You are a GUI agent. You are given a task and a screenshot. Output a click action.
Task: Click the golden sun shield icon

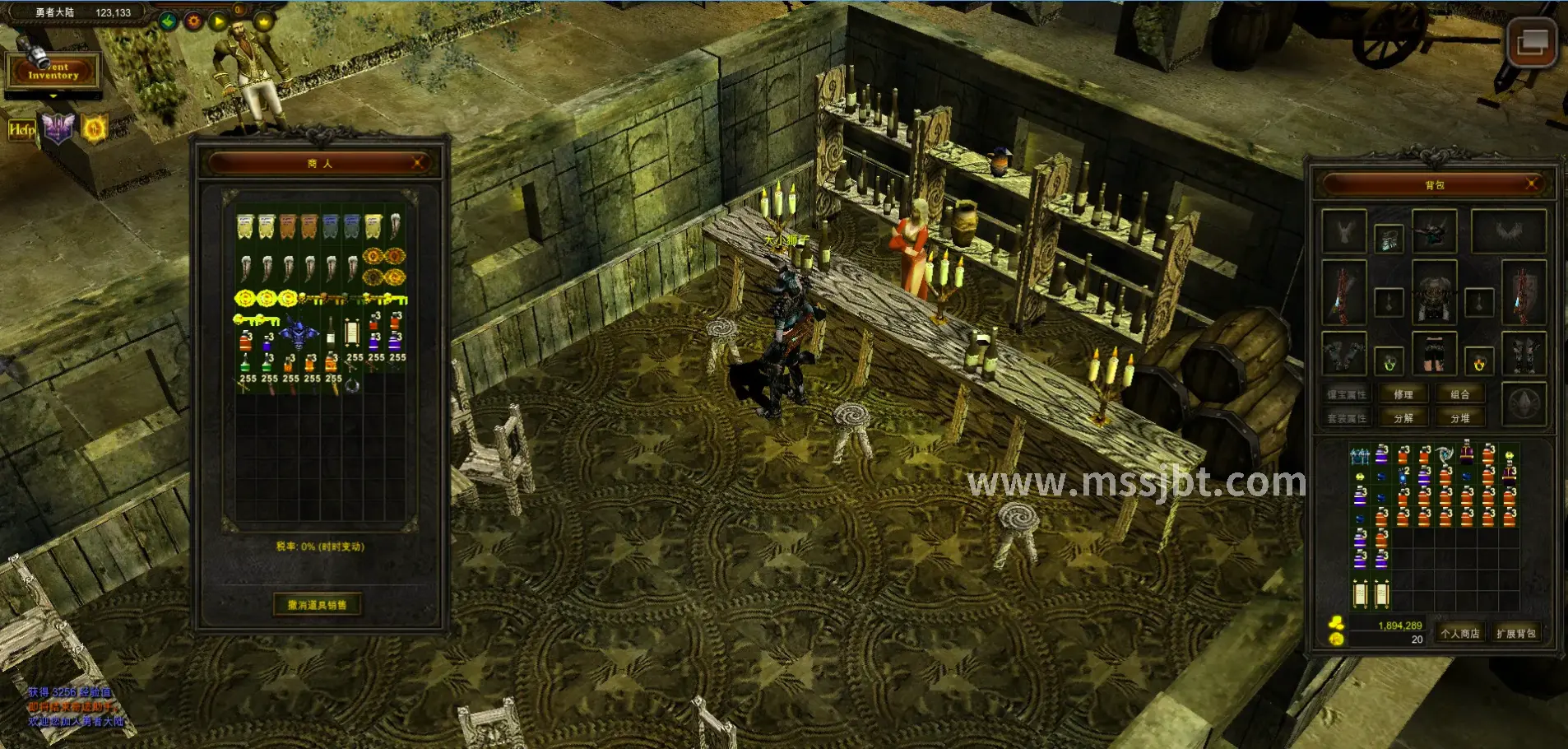(x=95, y=128)
